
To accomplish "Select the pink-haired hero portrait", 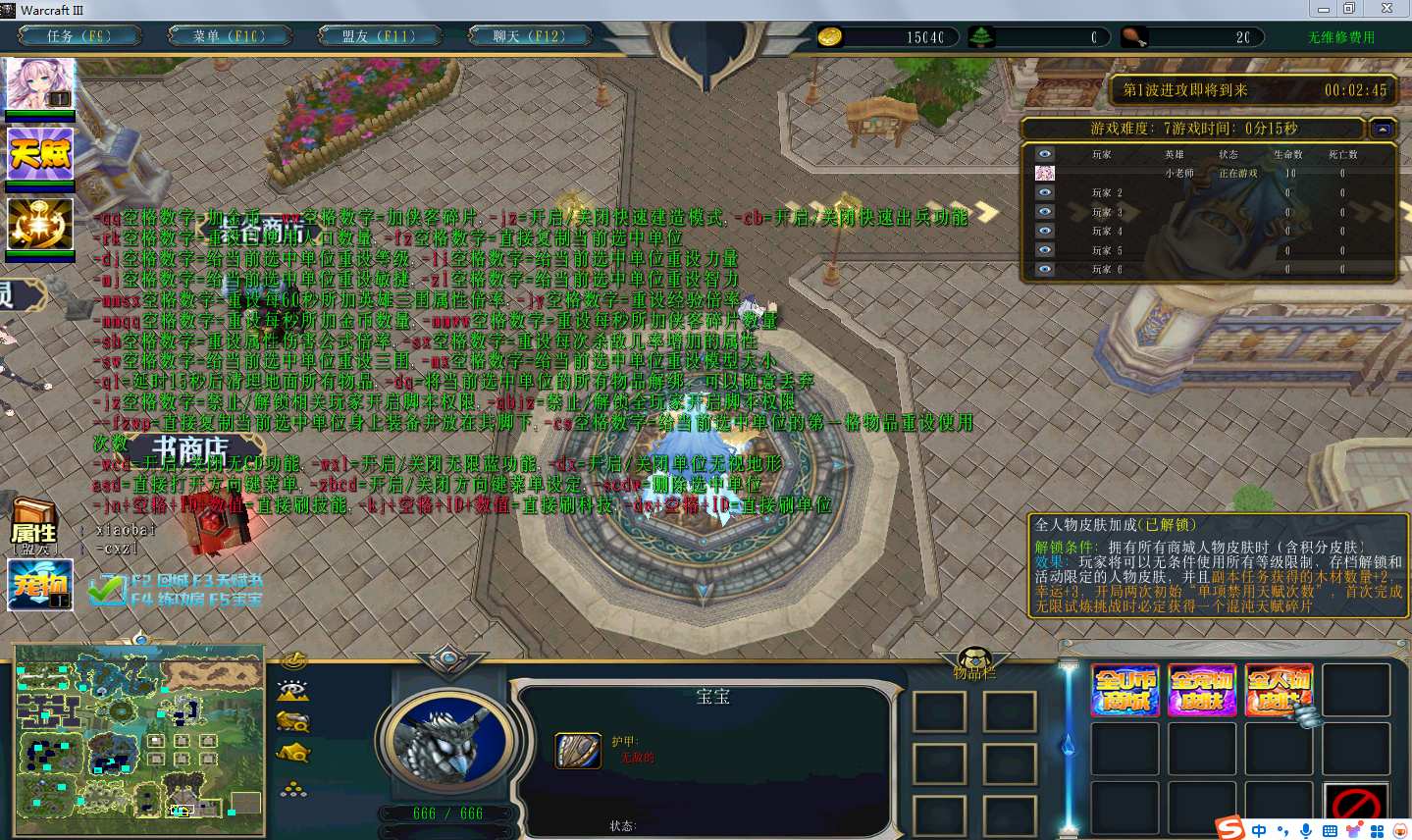I will coord(40,84).
